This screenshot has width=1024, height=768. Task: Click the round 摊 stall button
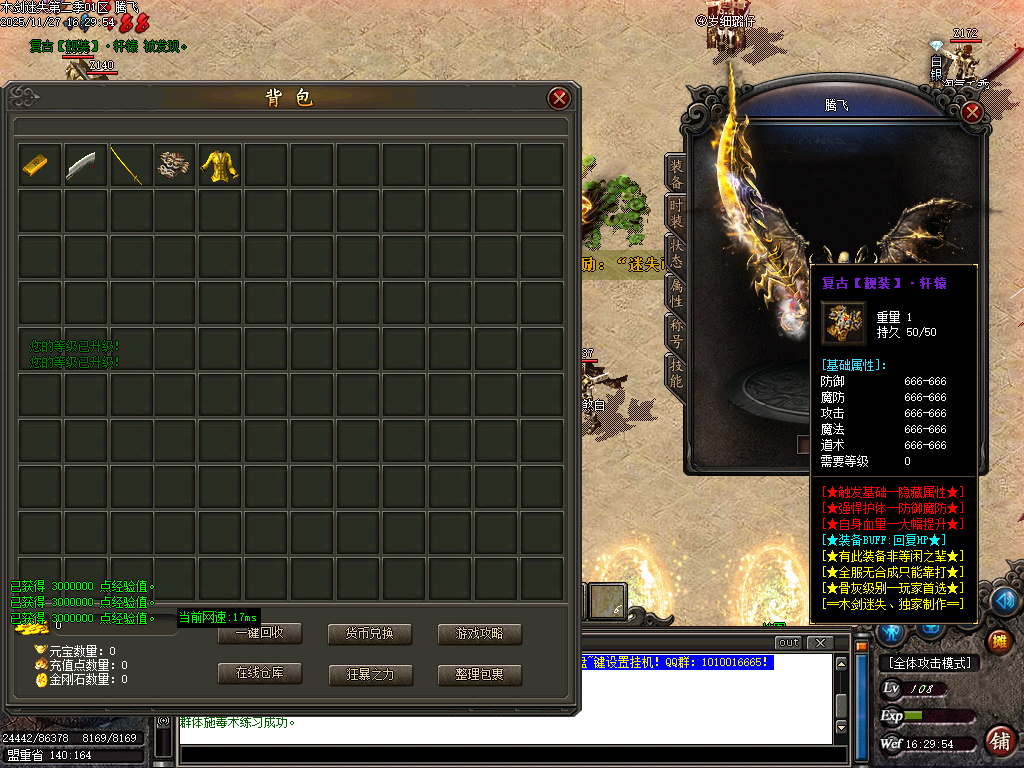(x=997, y=641)
